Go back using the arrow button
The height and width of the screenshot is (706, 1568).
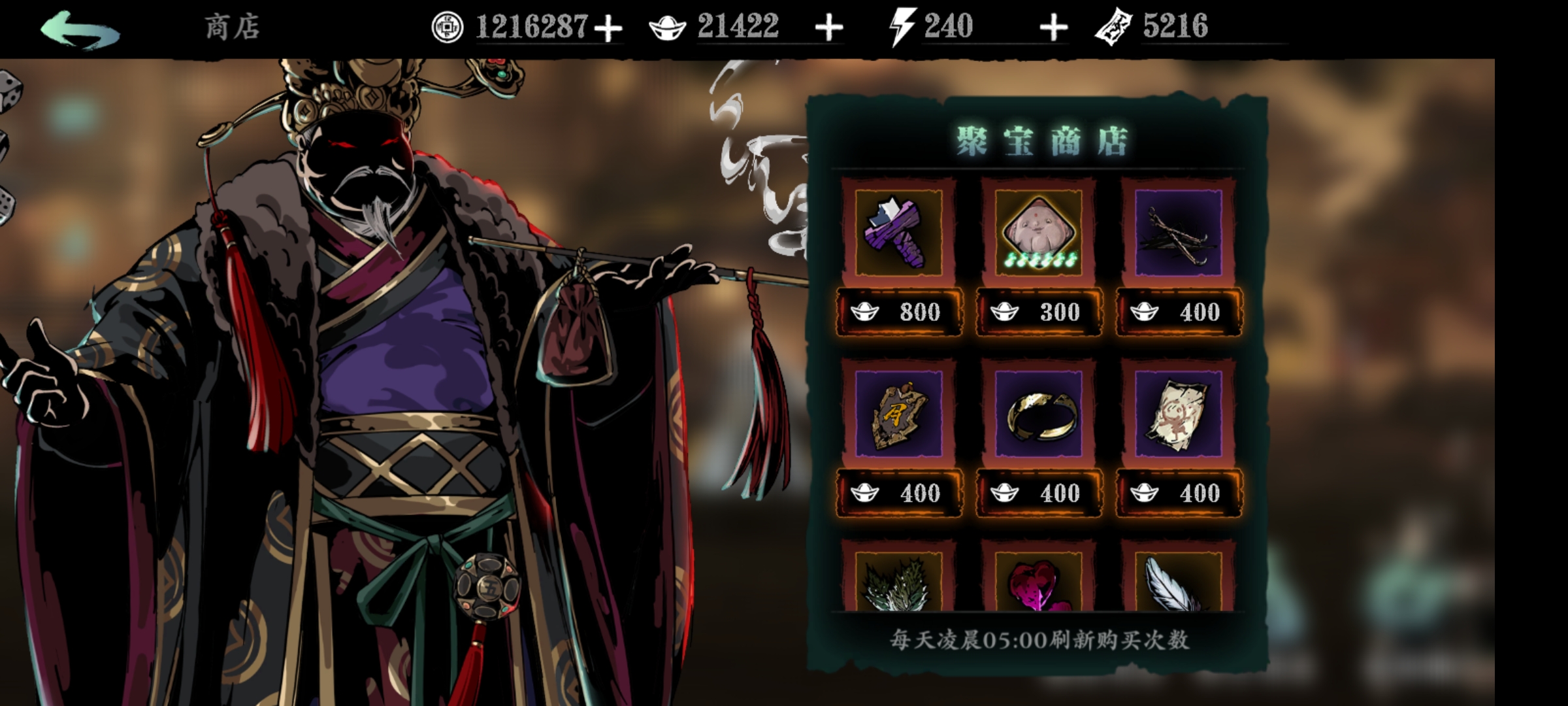[x=80, y=29]
